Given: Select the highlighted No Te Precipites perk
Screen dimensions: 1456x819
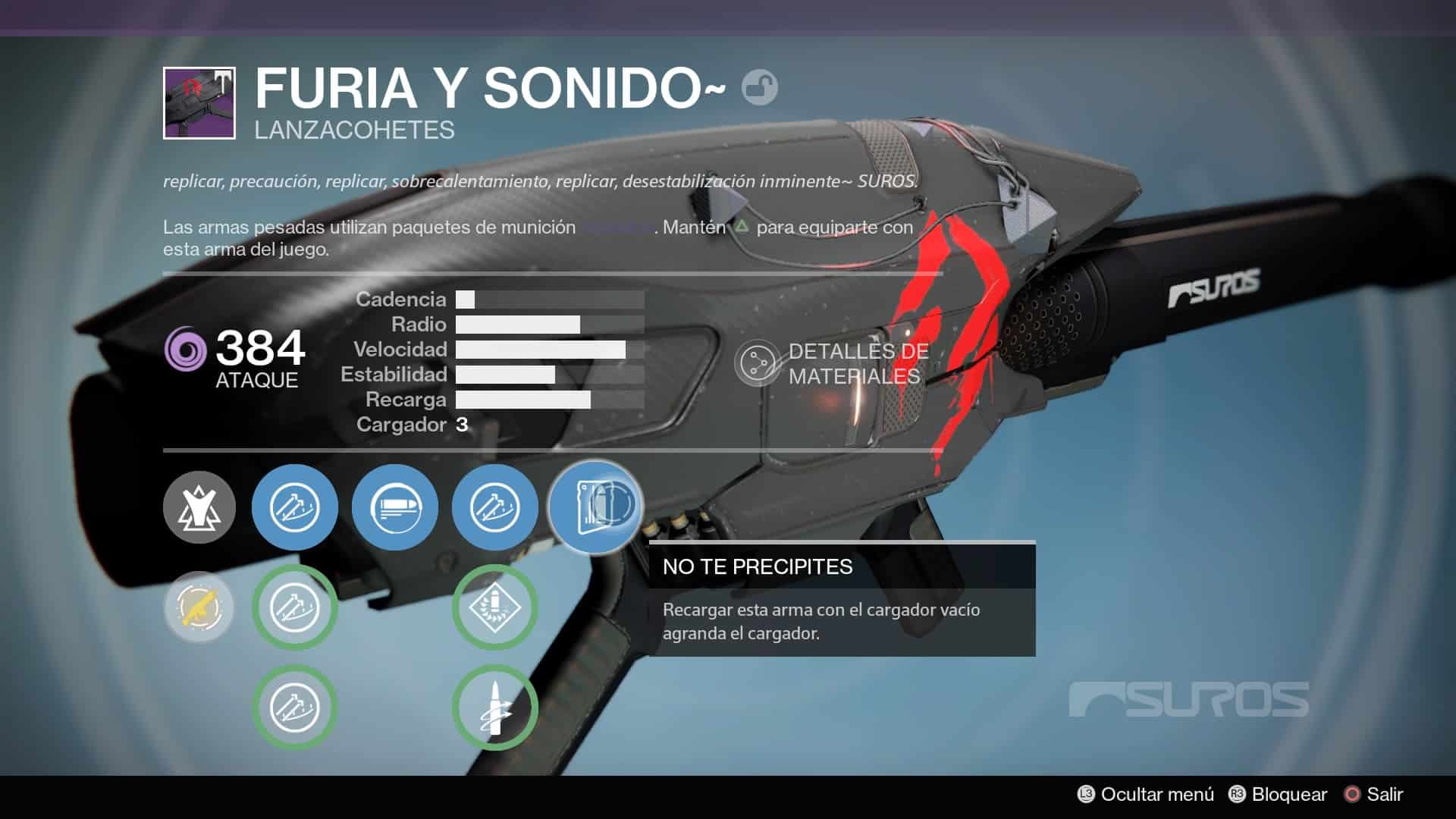Looking at the screenshot, I should (596, 507).
